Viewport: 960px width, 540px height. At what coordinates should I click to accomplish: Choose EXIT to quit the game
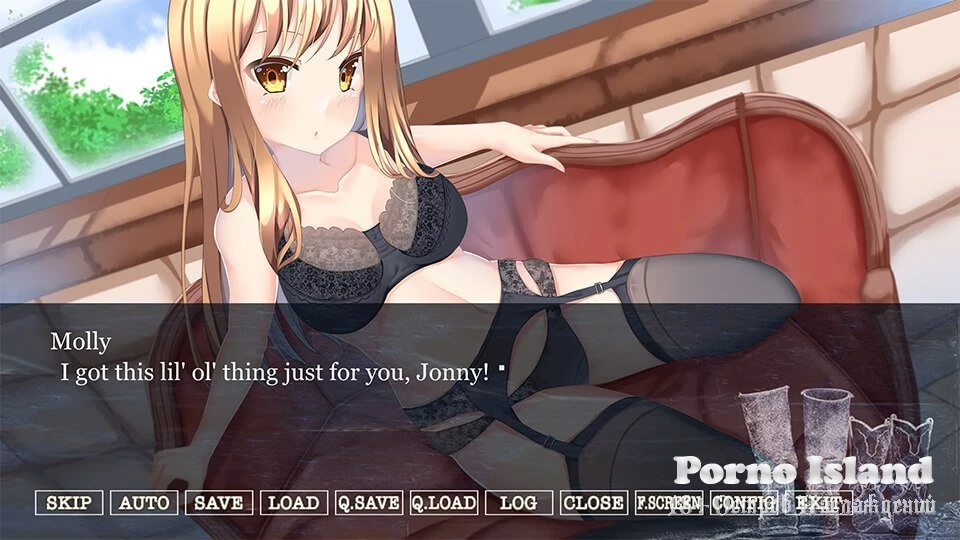tap(819, 503)
